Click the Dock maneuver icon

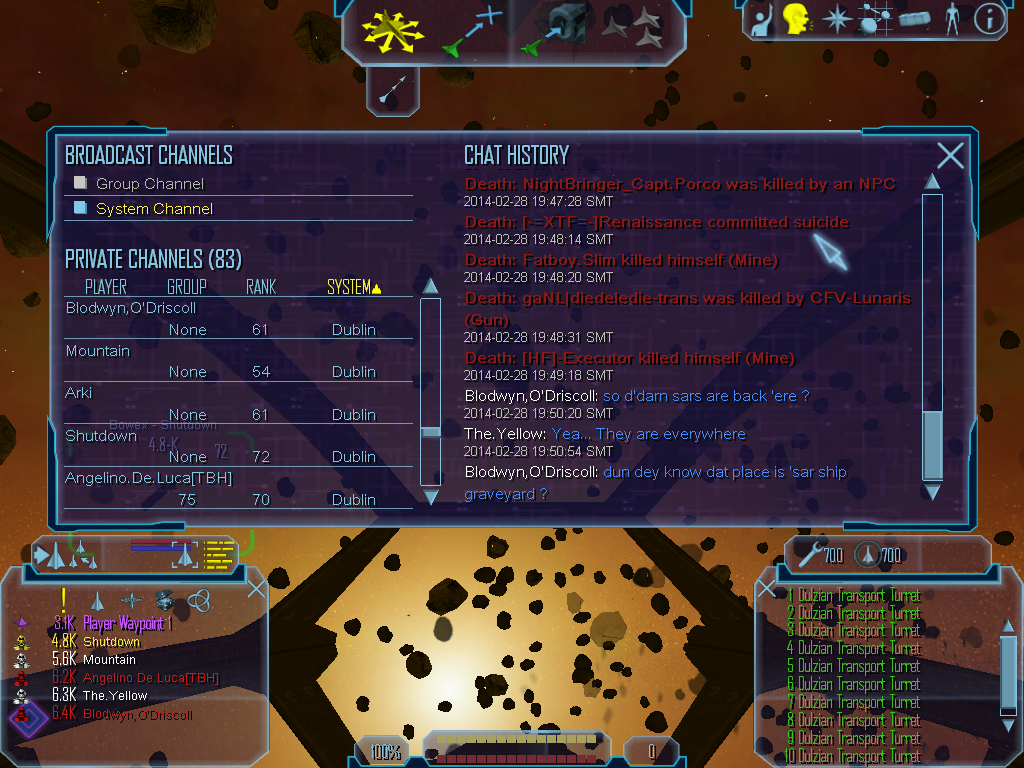tap(556, 30)
